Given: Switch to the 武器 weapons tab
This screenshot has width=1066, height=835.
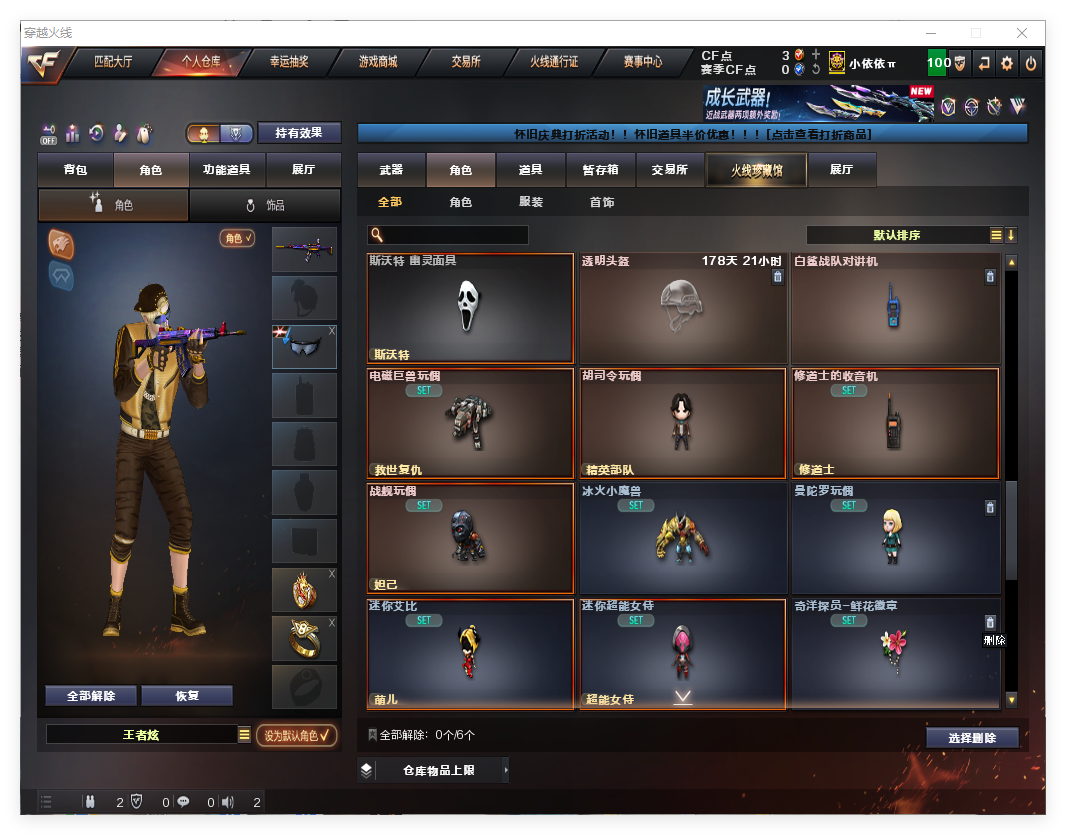Looking at the screenshot, I should click(x=391, y=170).
